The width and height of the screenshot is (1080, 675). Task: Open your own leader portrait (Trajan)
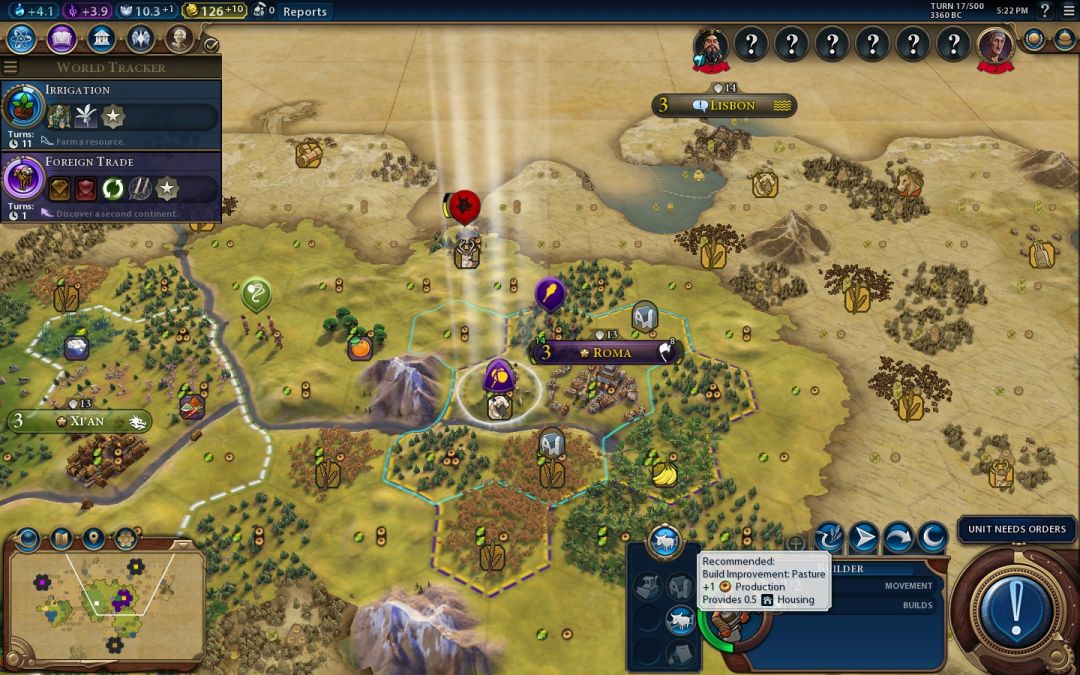(995, 44)
